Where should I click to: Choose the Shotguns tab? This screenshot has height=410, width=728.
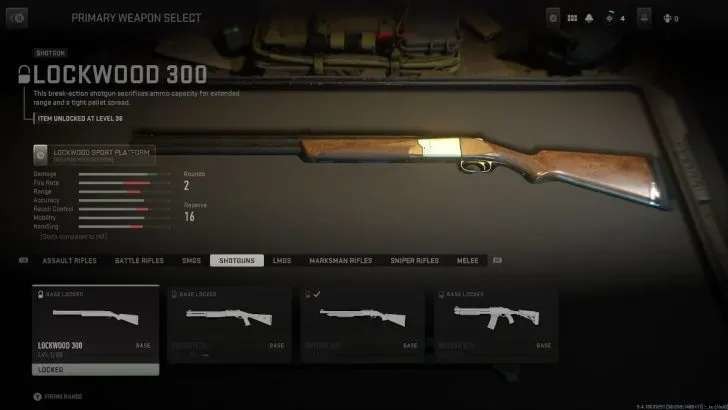pos(236,261)
